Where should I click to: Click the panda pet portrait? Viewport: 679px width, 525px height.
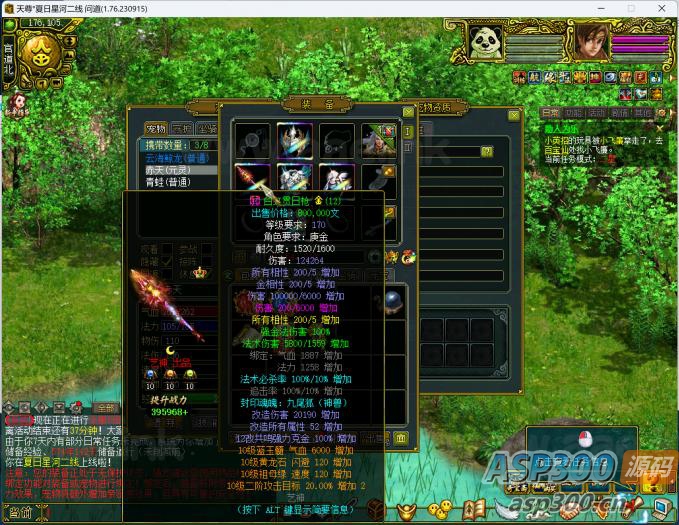coord(485,42)
